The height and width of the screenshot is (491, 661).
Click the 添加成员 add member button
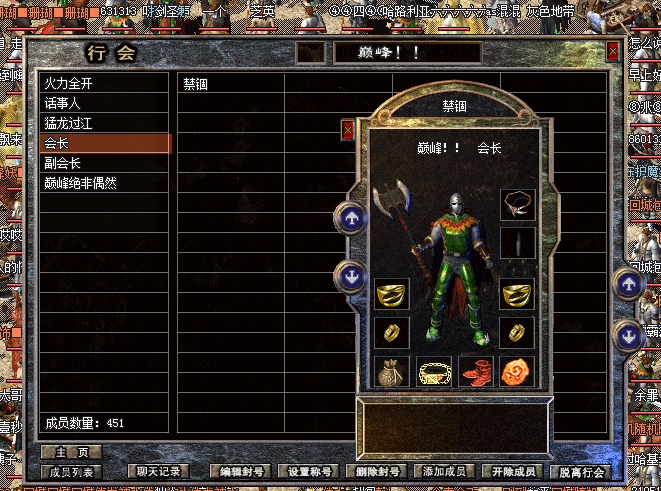441,471
